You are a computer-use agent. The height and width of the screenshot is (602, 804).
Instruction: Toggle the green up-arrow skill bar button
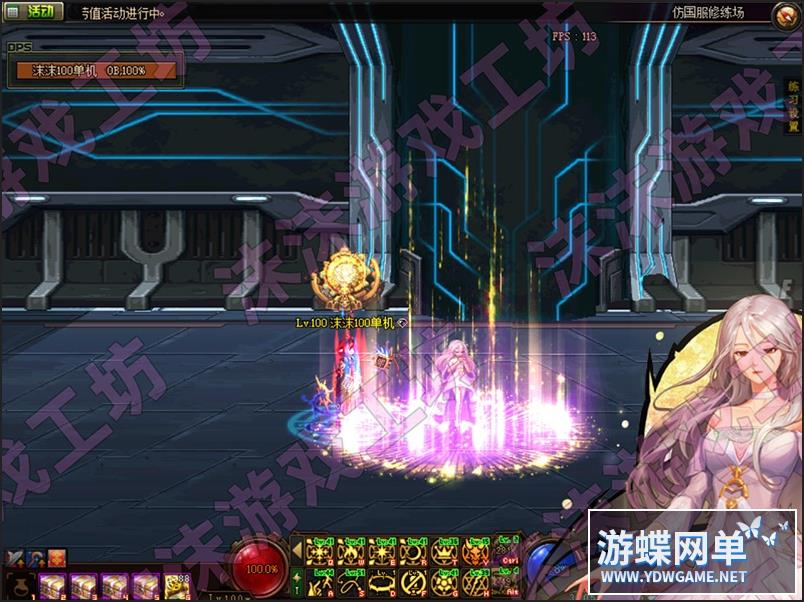pos(297,580)
